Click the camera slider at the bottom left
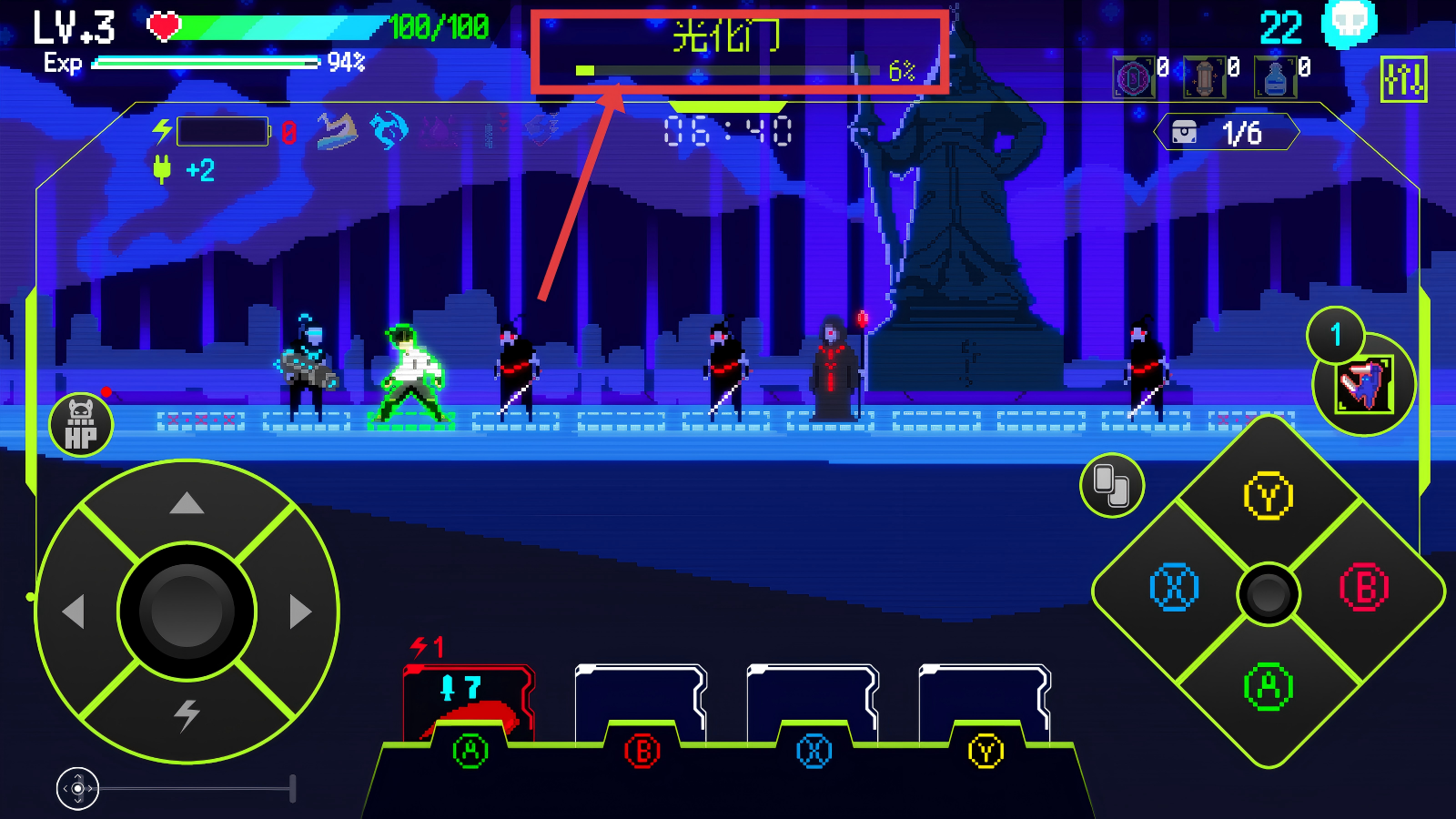This screenshot has height=819, width=1456. 78,788
